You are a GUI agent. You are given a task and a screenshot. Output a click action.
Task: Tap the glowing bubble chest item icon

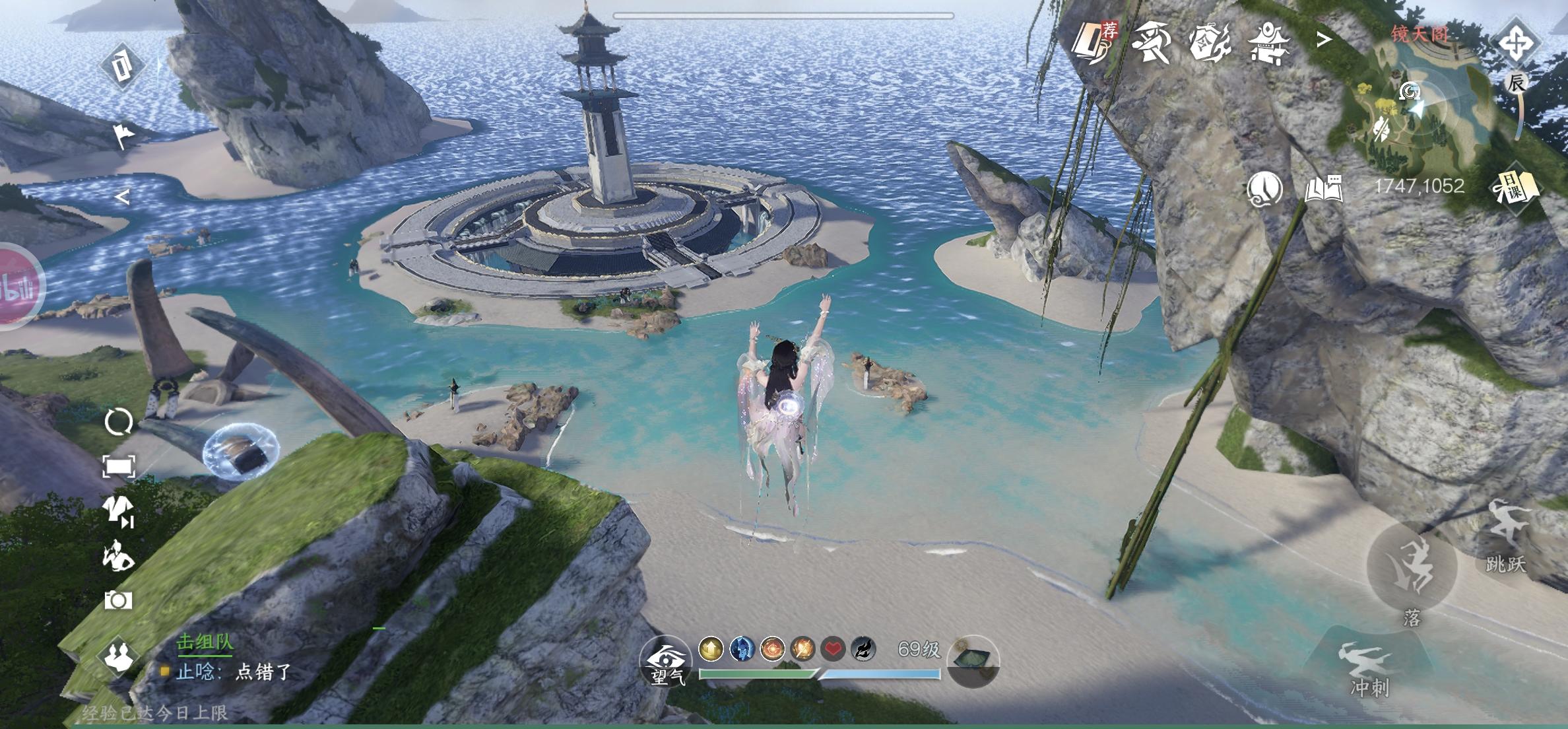pos(240,452)
